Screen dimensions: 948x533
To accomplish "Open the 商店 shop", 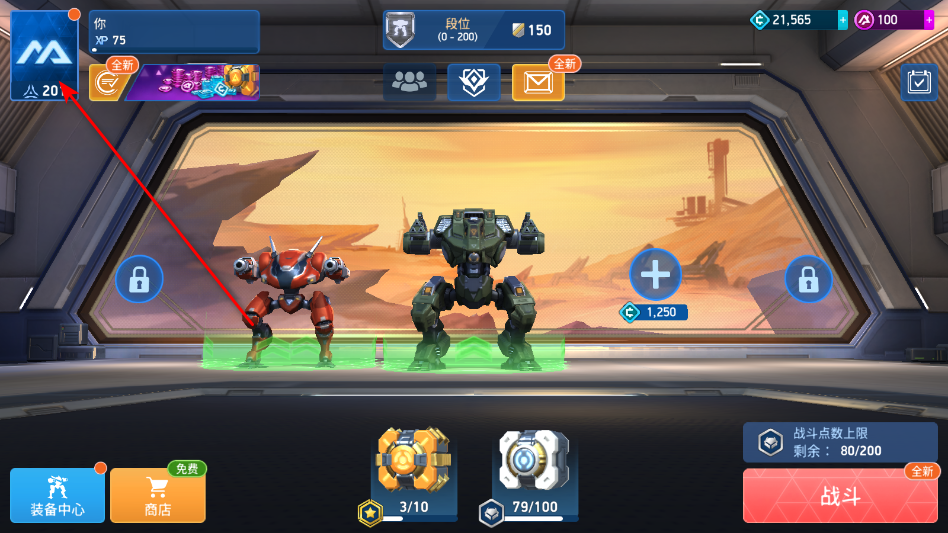I will [x=158, y=495].
